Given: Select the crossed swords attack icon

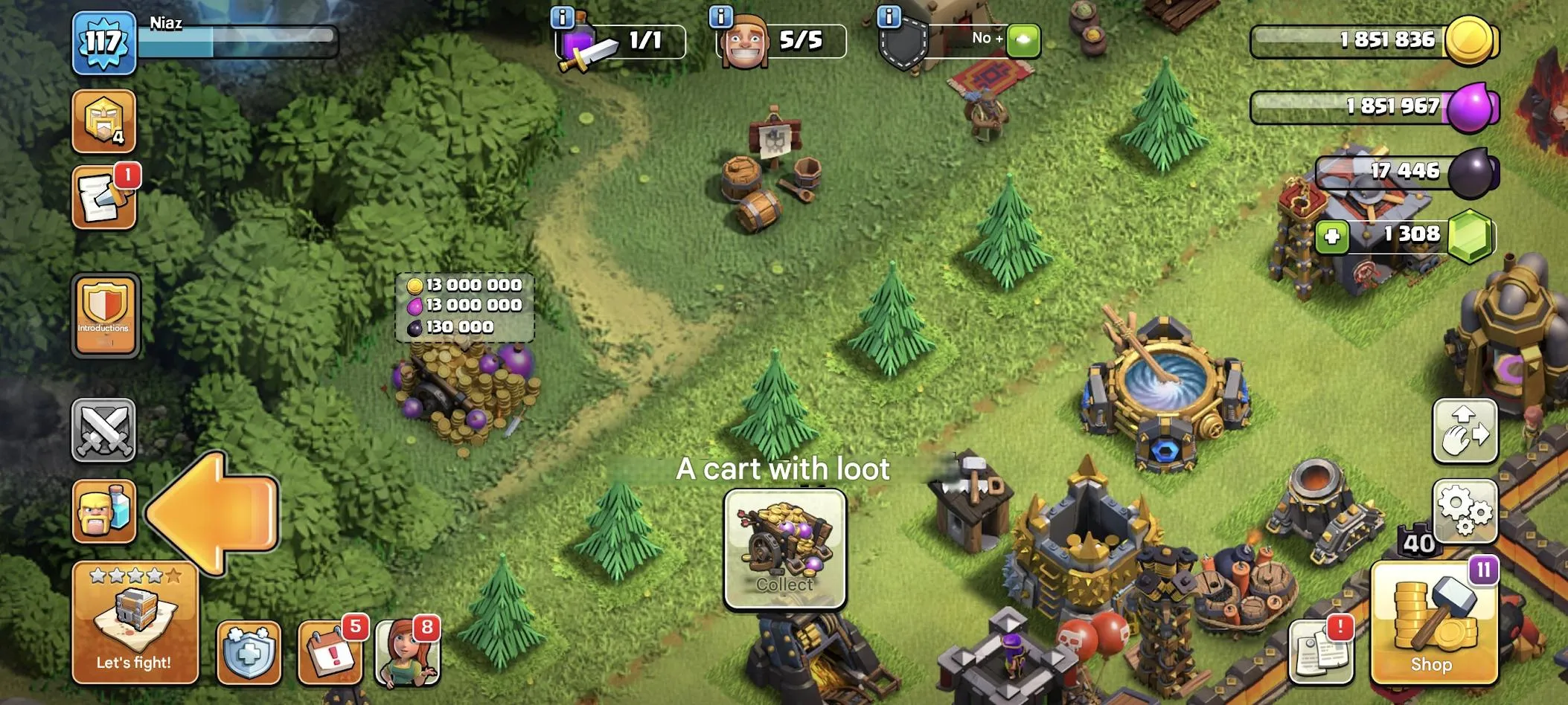Looking at the screenshot, I should click(x=103, y=431).
